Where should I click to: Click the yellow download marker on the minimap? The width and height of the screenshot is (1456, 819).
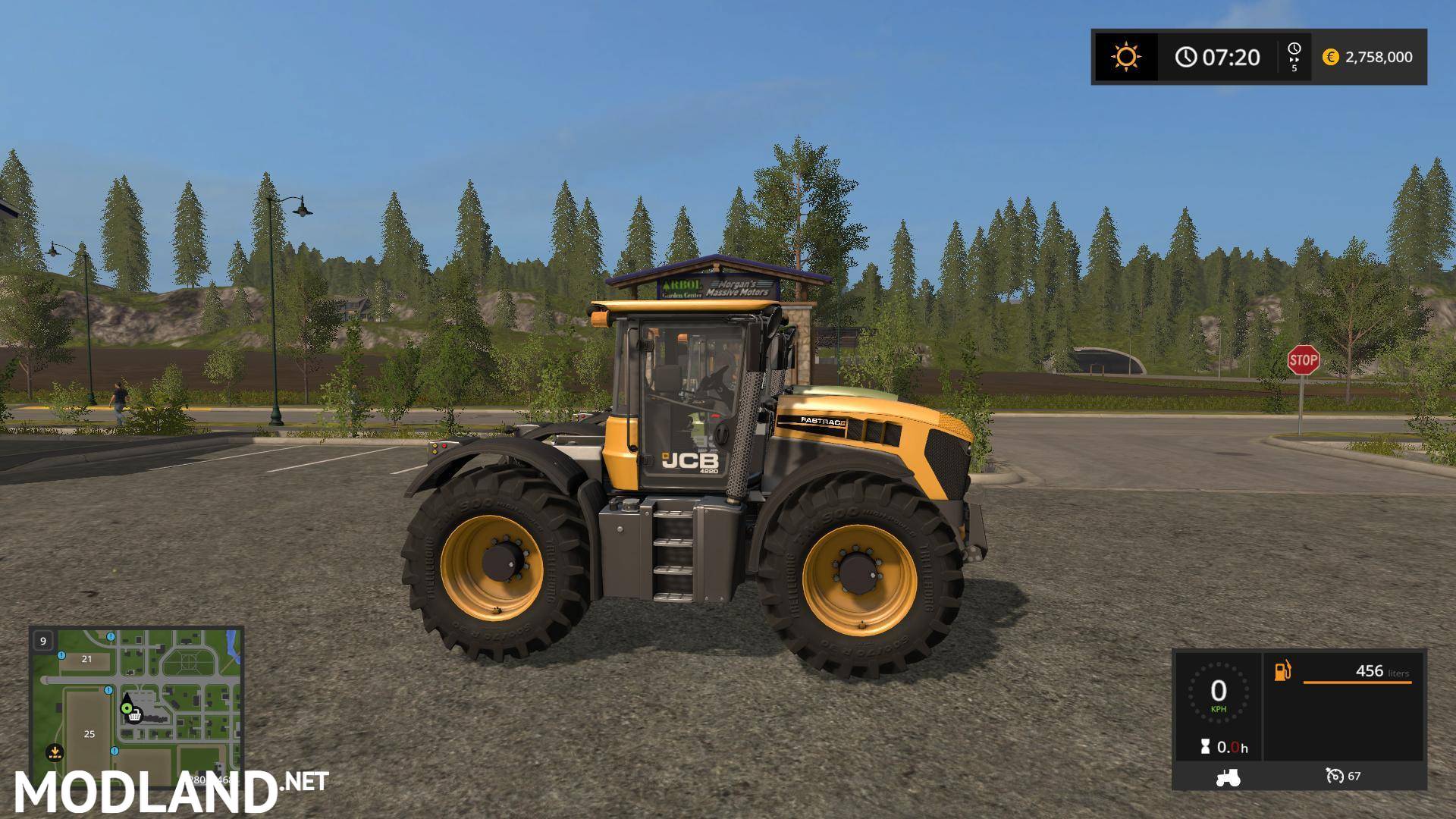pyautogui.click(x=55, y=753)
